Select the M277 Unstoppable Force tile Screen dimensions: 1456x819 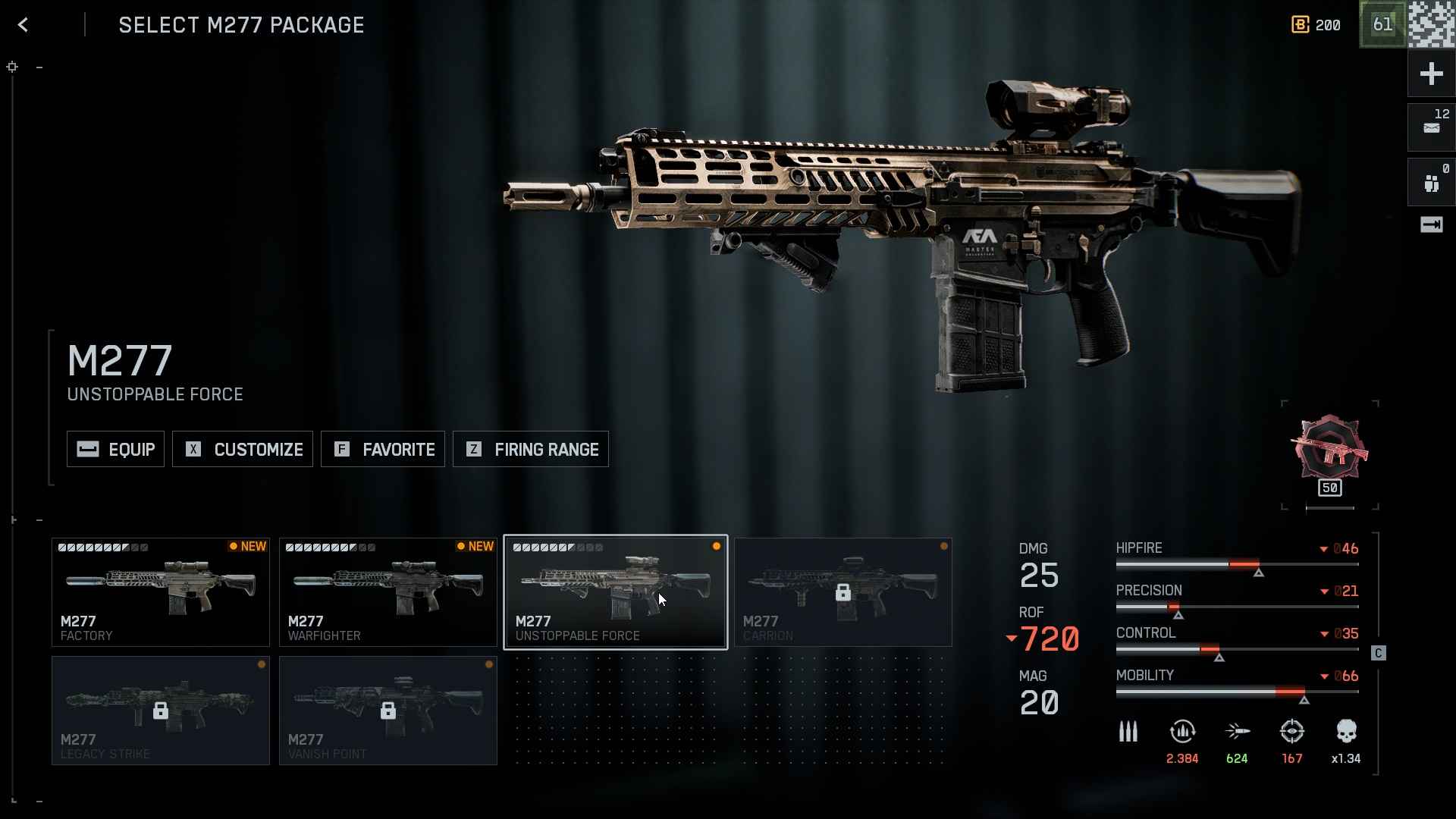(x=616, y=592)
